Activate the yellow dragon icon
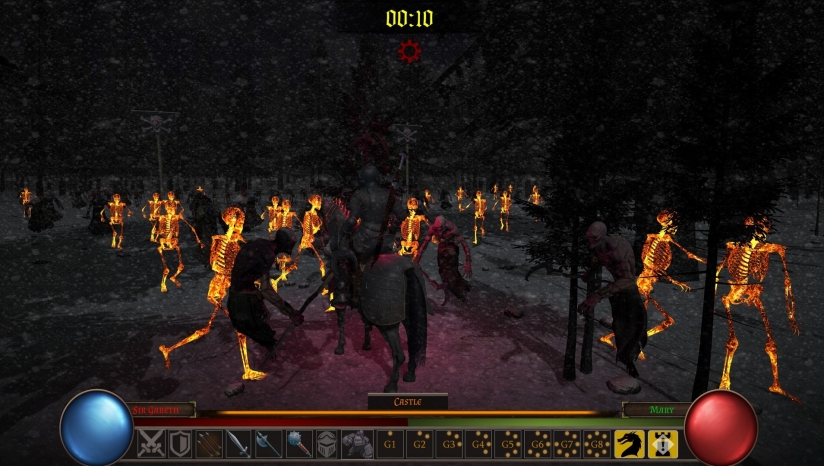The image size is (824, 466). [x=629, y=443]
